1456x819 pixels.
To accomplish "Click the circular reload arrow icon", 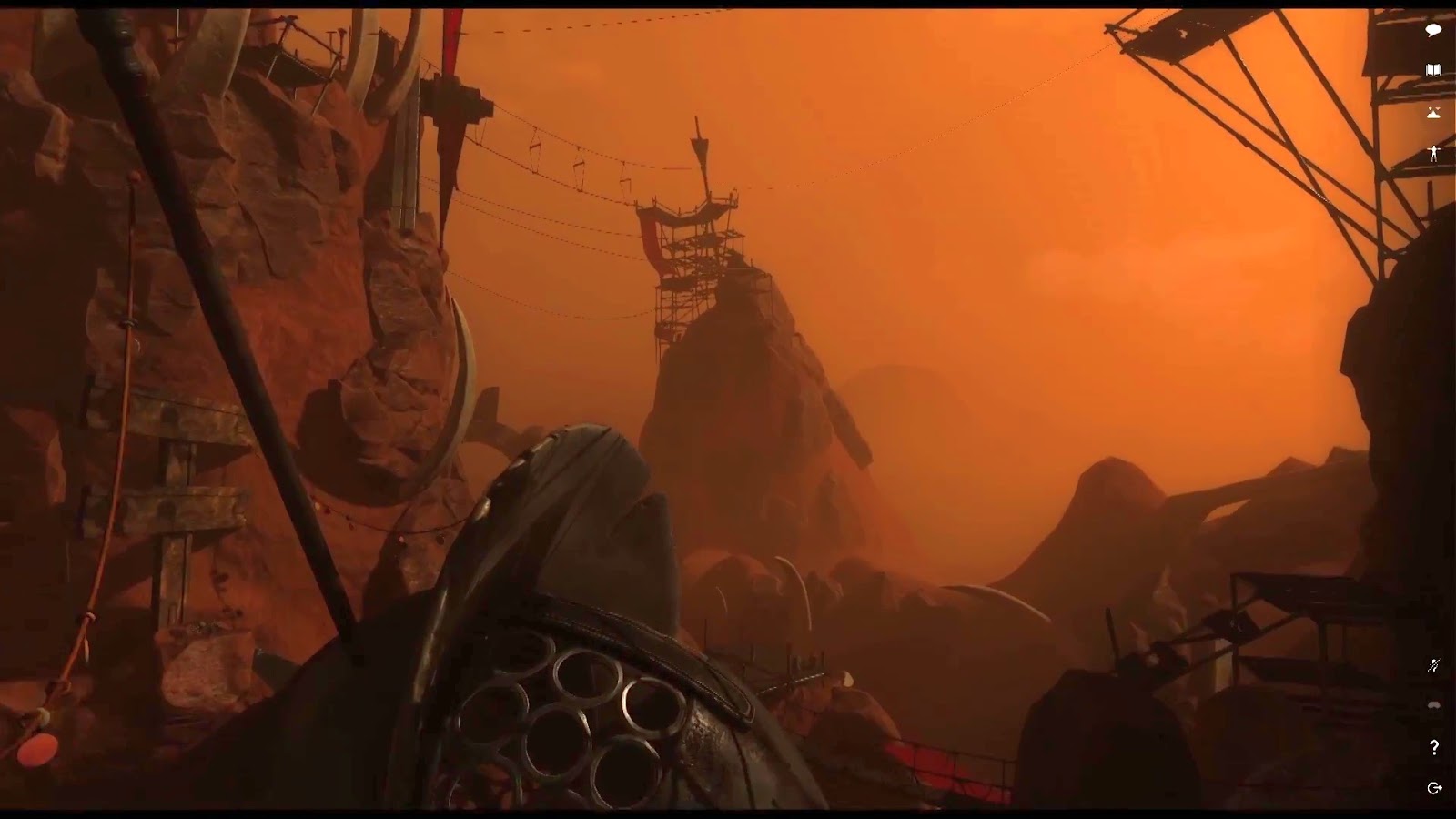I will (1435, 787).
